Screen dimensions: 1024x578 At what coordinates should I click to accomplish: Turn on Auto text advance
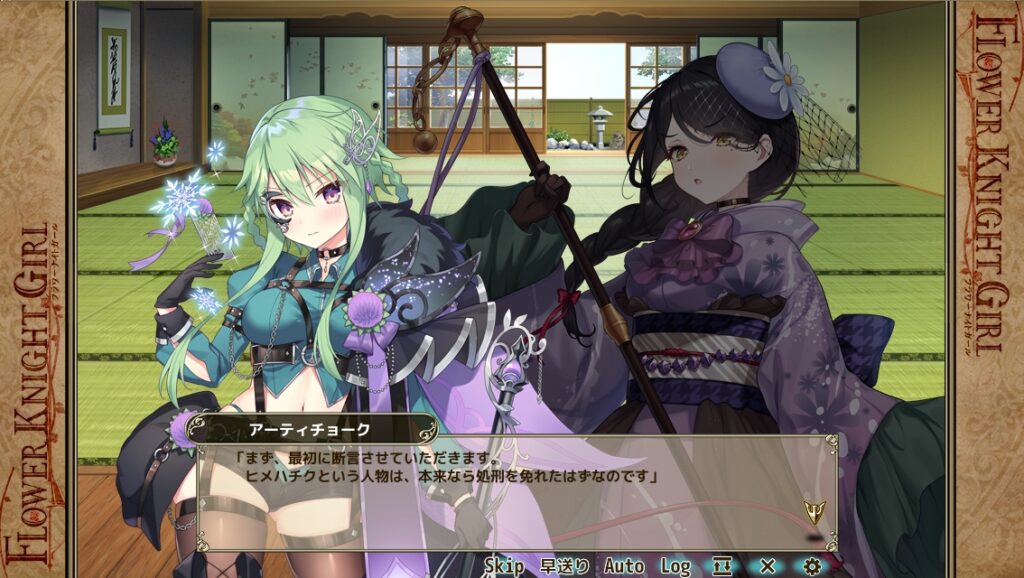(x=624, y=566)
